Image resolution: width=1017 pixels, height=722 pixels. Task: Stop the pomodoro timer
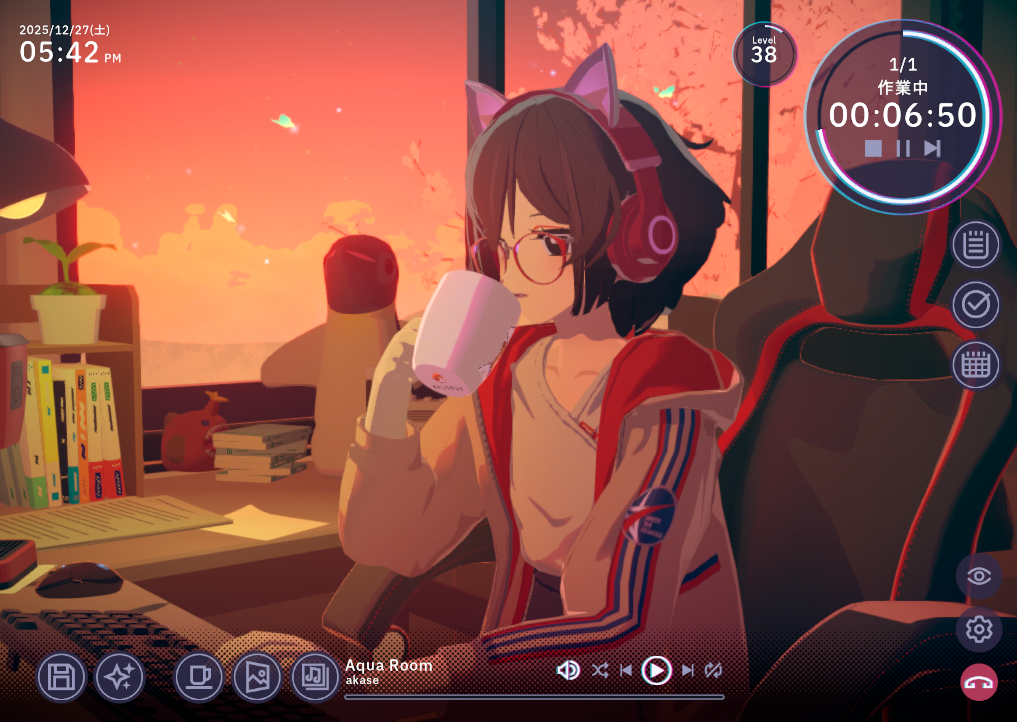[873, 148]
